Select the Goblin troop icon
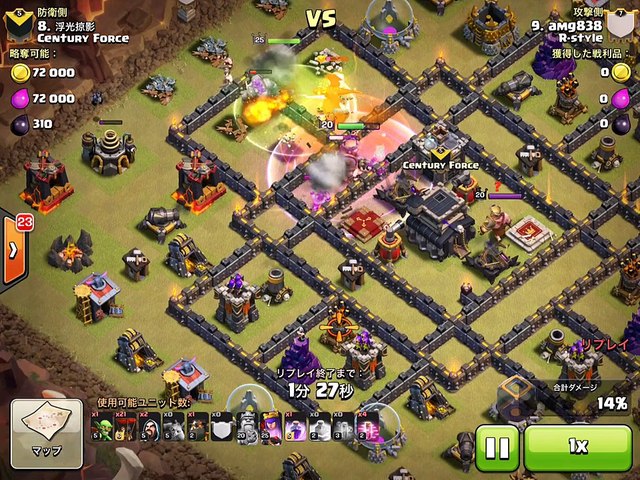 102,428
